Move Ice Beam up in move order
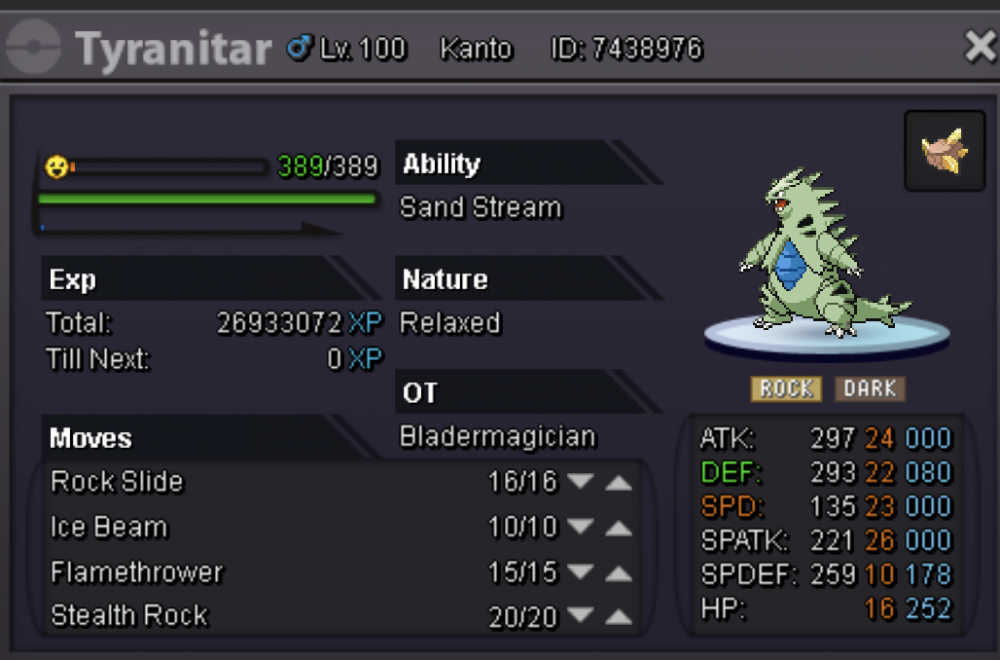 [x=619, y=528]
